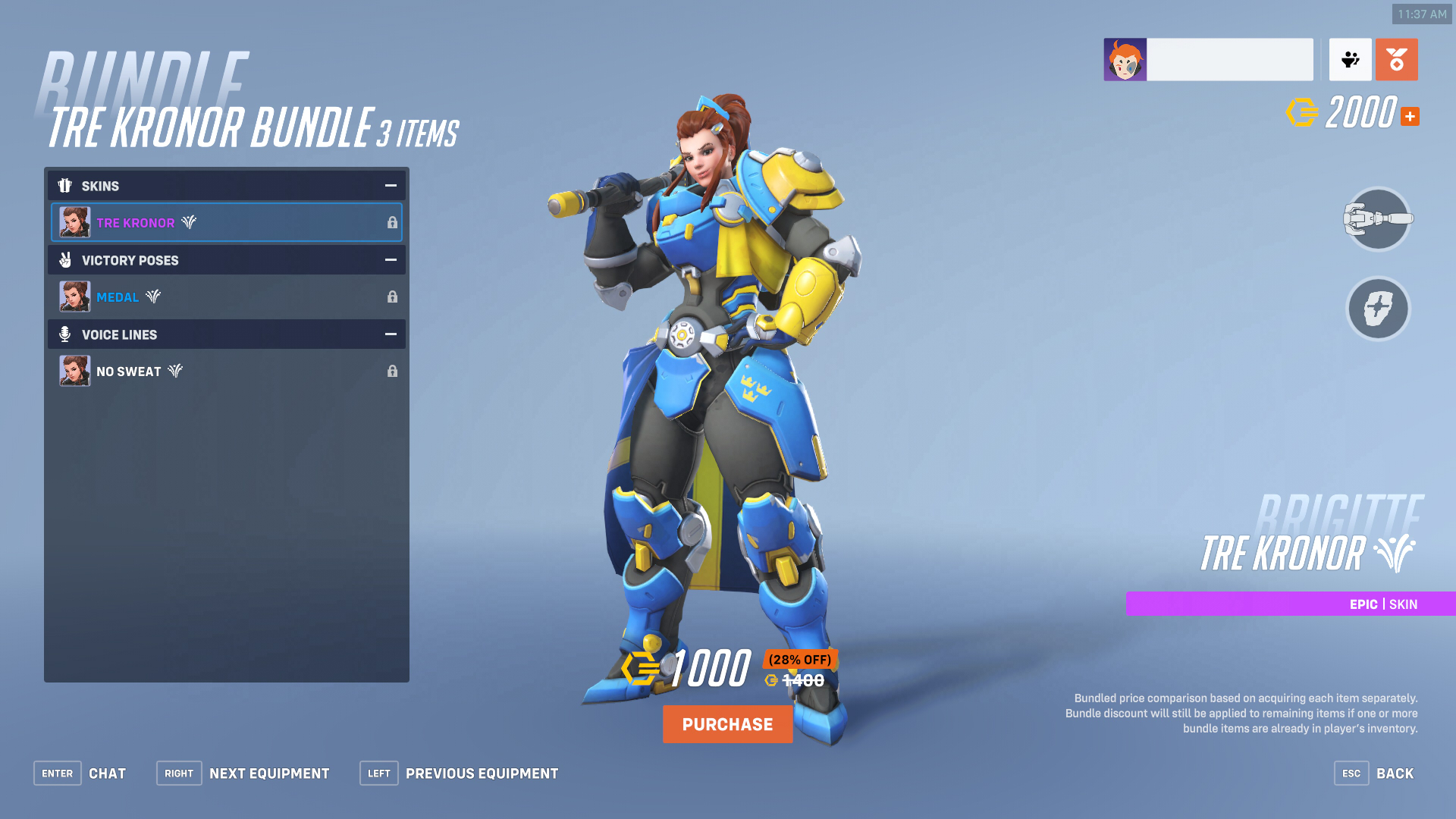Click Back at bottom right
This screenshot has width=1456, height=819.
coord(1394,773)
